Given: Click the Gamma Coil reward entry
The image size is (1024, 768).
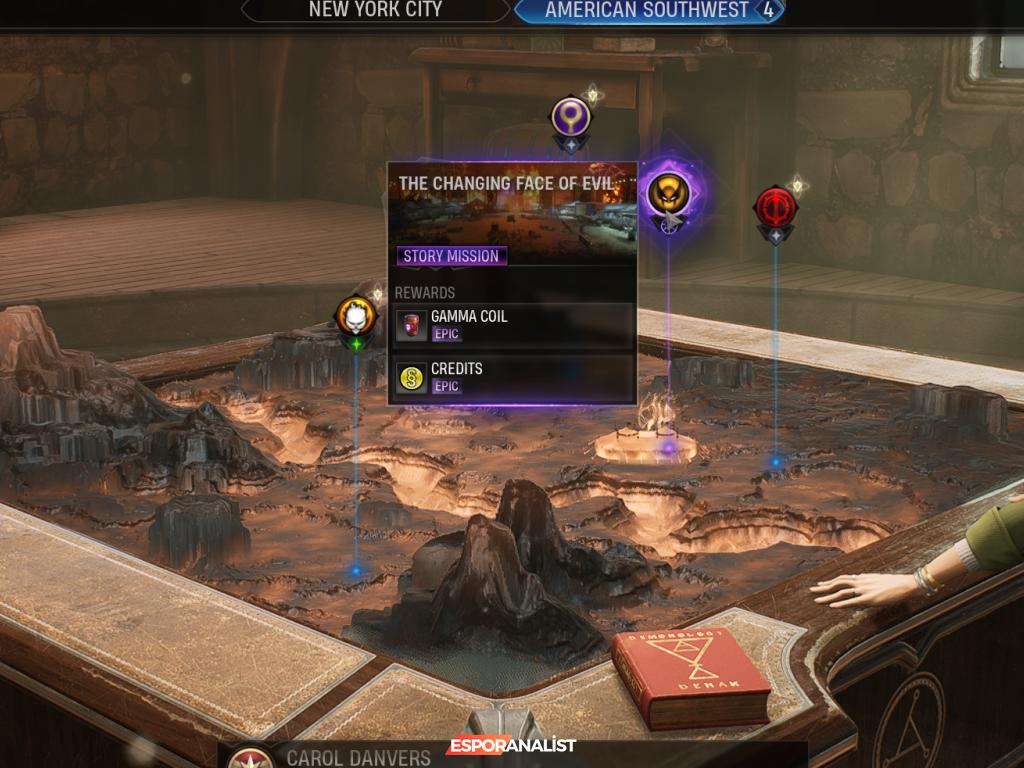Looking at the screenshot, I should (x=513, y=325).
